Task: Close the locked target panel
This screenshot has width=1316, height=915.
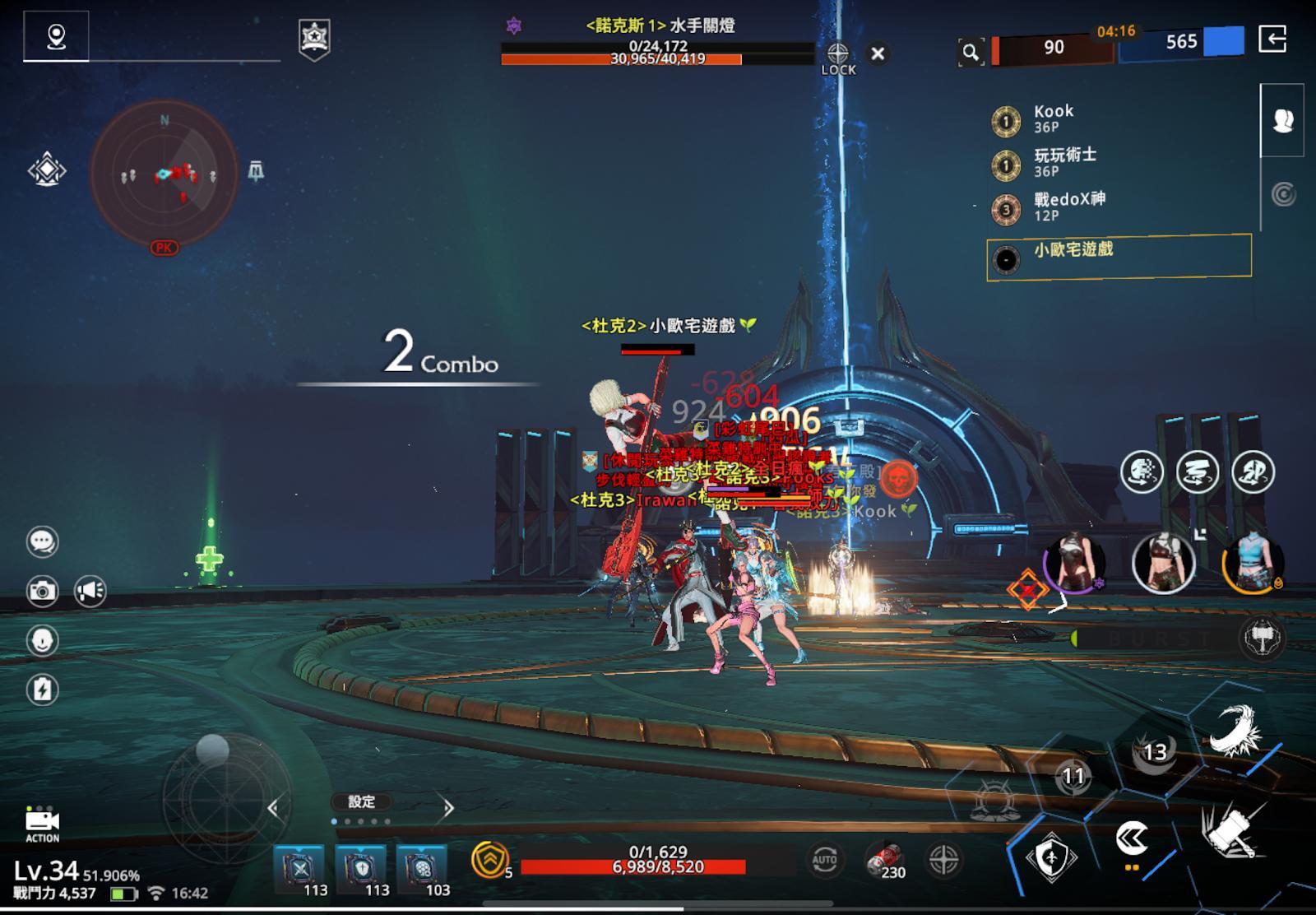Action: pos(878,54)
